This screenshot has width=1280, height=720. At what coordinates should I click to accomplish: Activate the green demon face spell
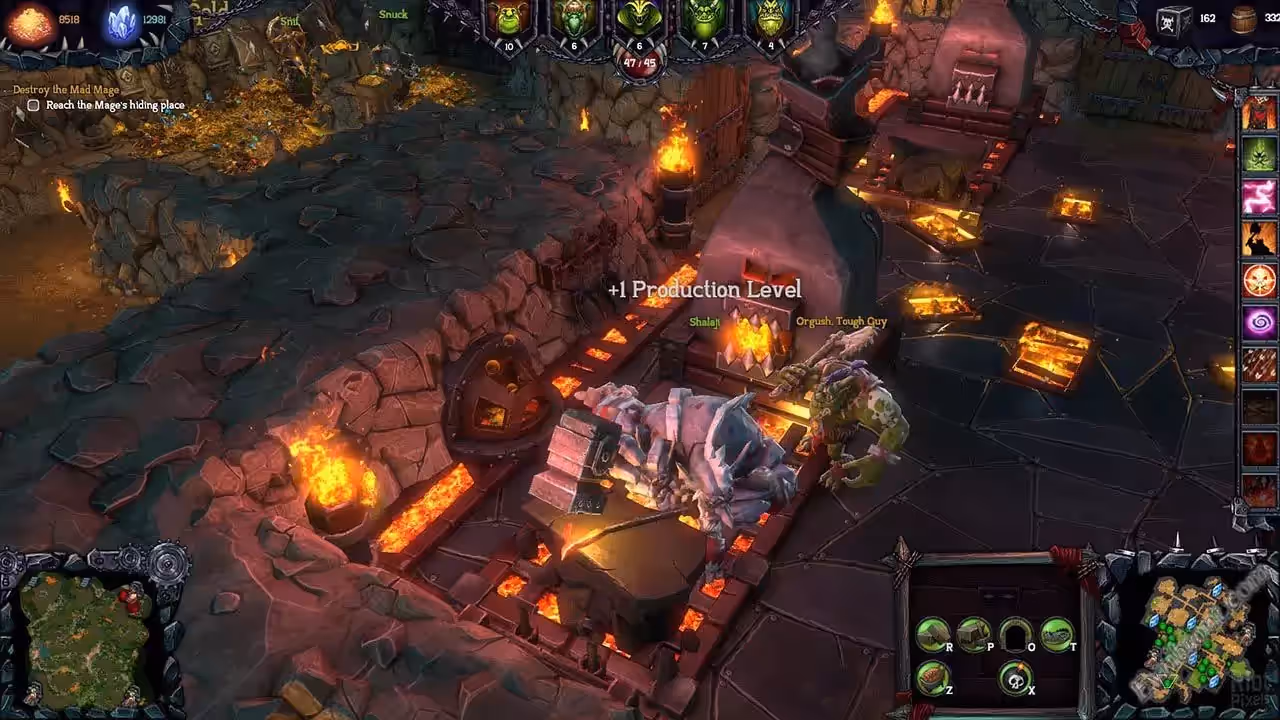pos(1259,155)
